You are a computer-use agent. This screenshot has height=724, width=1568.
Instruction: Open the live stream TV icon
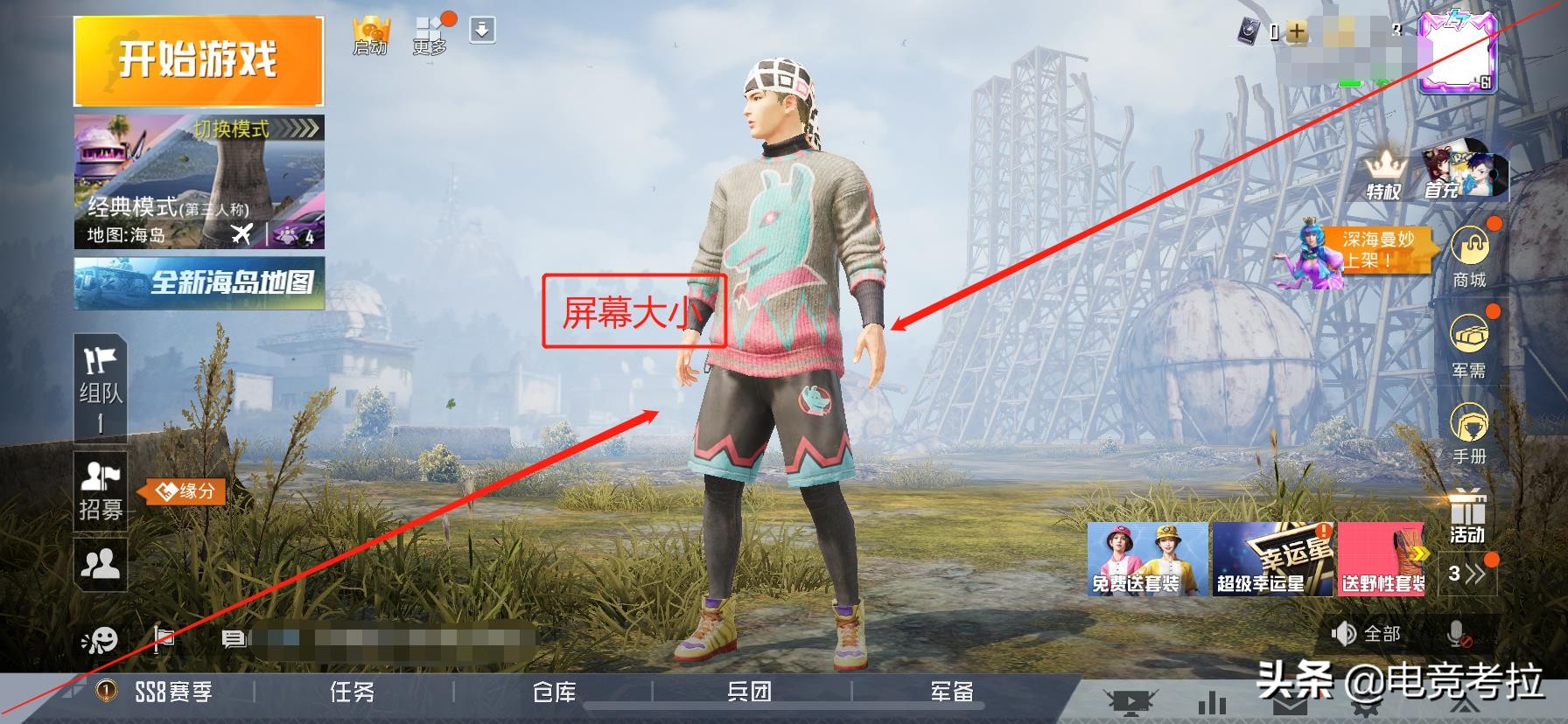tap(1130, 703)
